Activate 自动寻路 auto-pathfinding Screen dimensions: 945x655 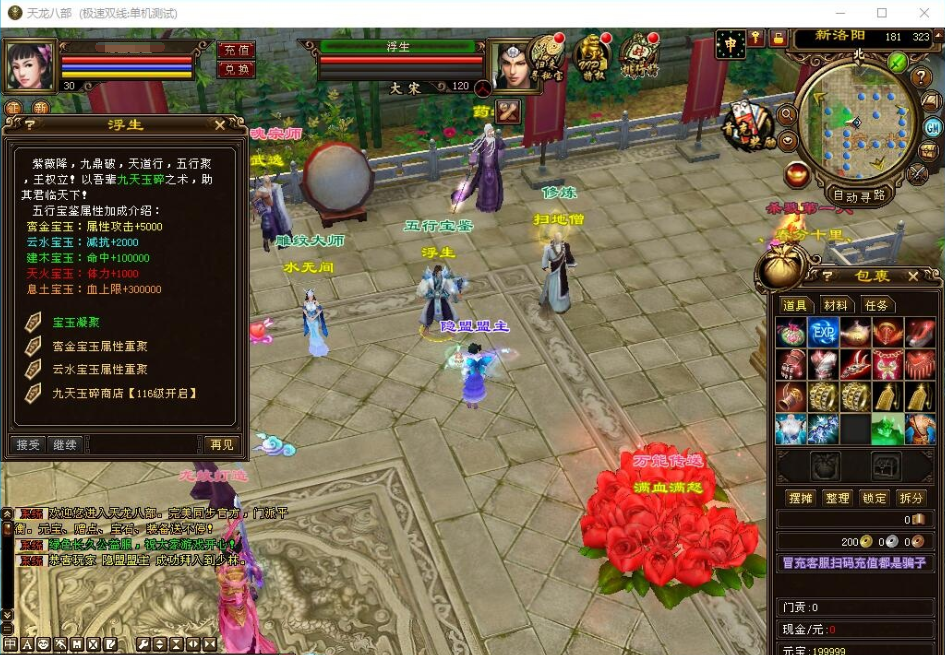[x=859, y=196]
